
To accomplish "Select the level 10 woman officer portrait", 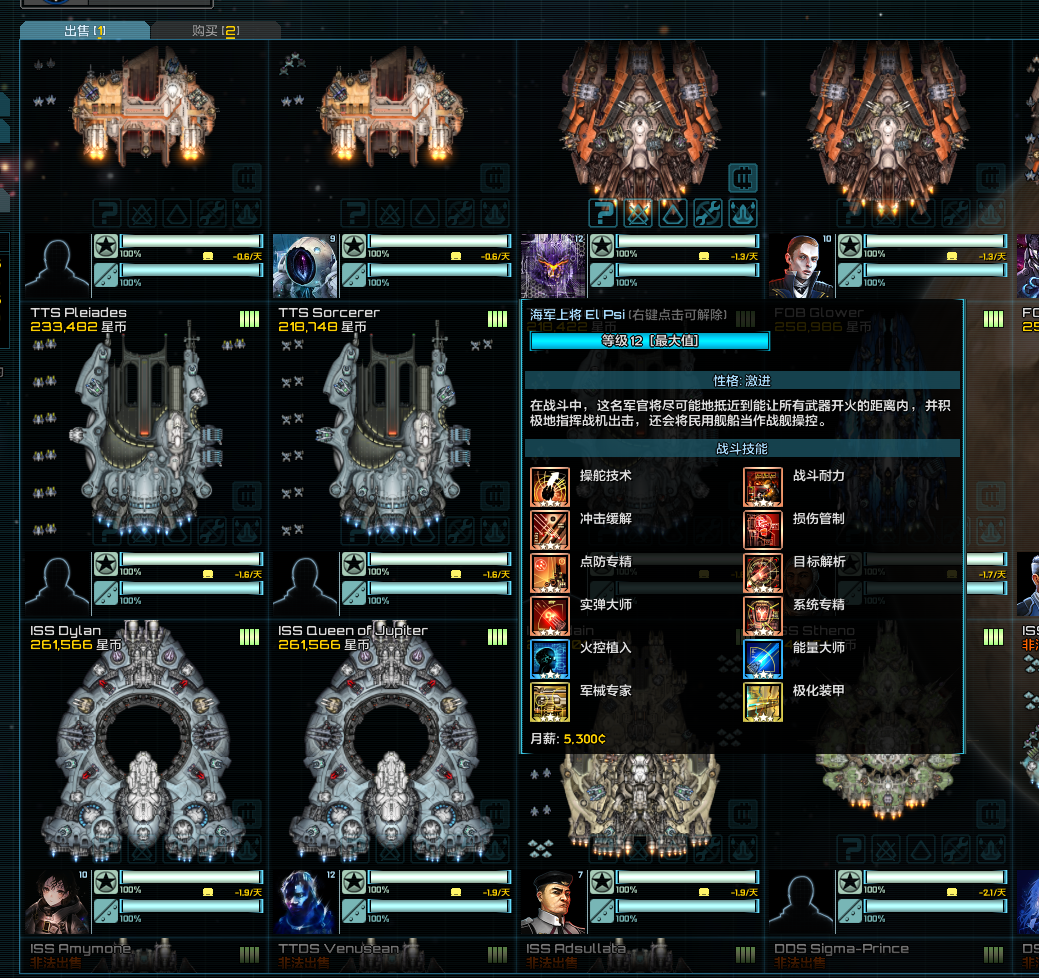I will [801, 266].
